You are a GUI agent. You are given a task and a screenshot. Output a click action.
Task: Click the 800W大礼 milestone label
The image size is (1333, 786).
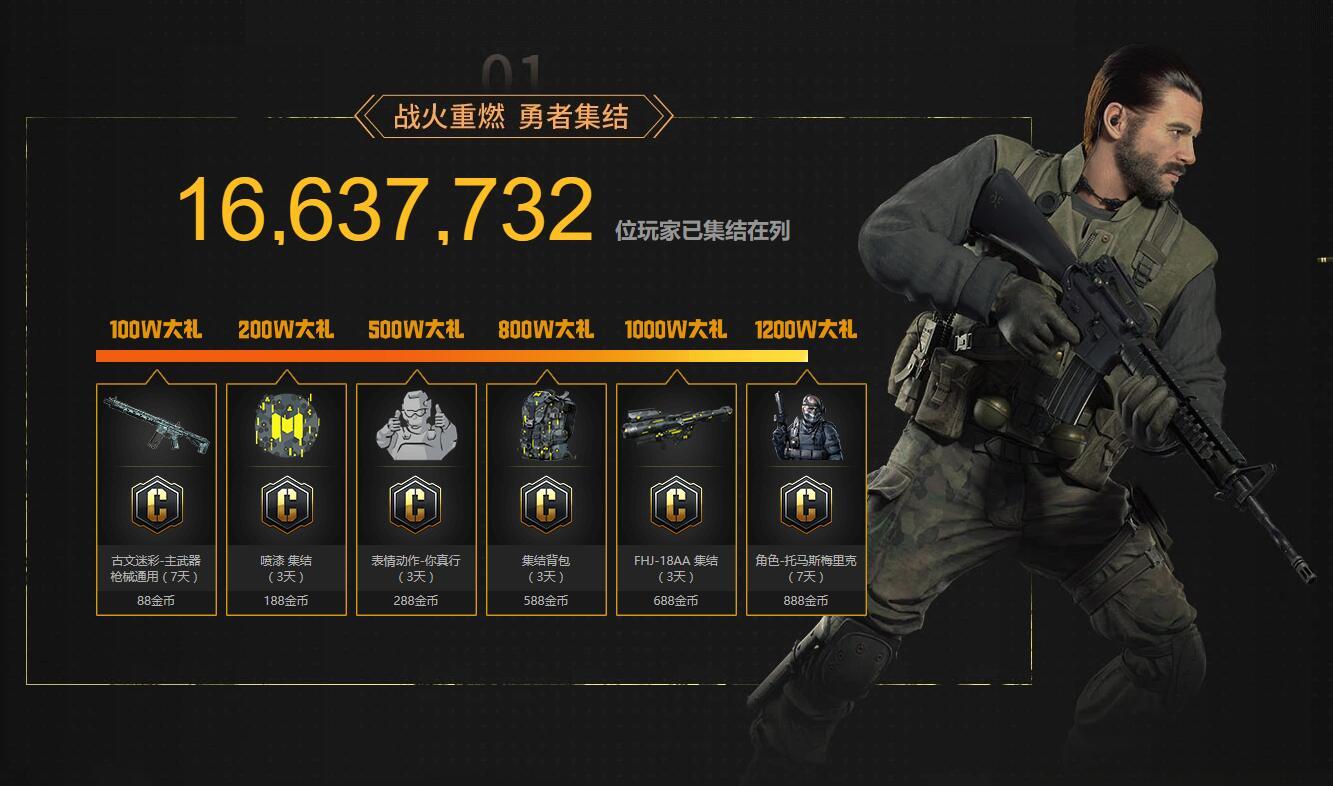pyautogui.click(x=546, y=330)
